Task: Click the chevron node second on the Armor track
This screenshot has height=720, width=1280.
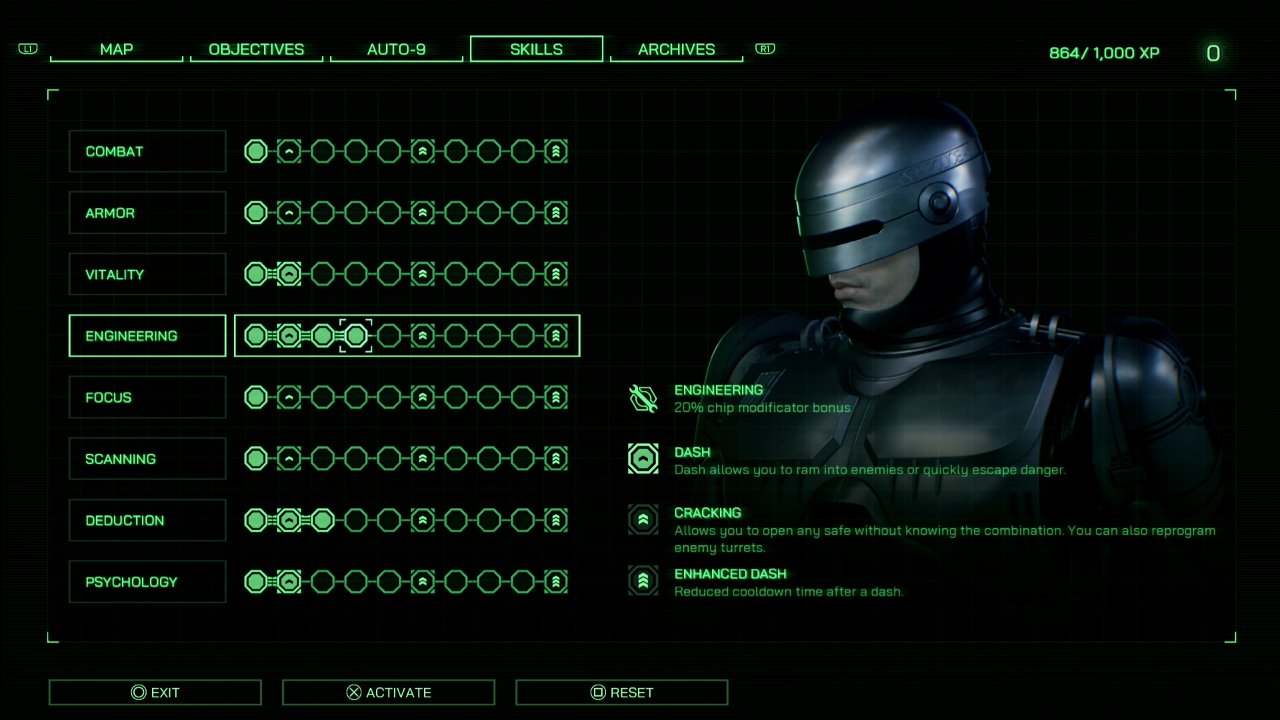Action: [289, 212]
